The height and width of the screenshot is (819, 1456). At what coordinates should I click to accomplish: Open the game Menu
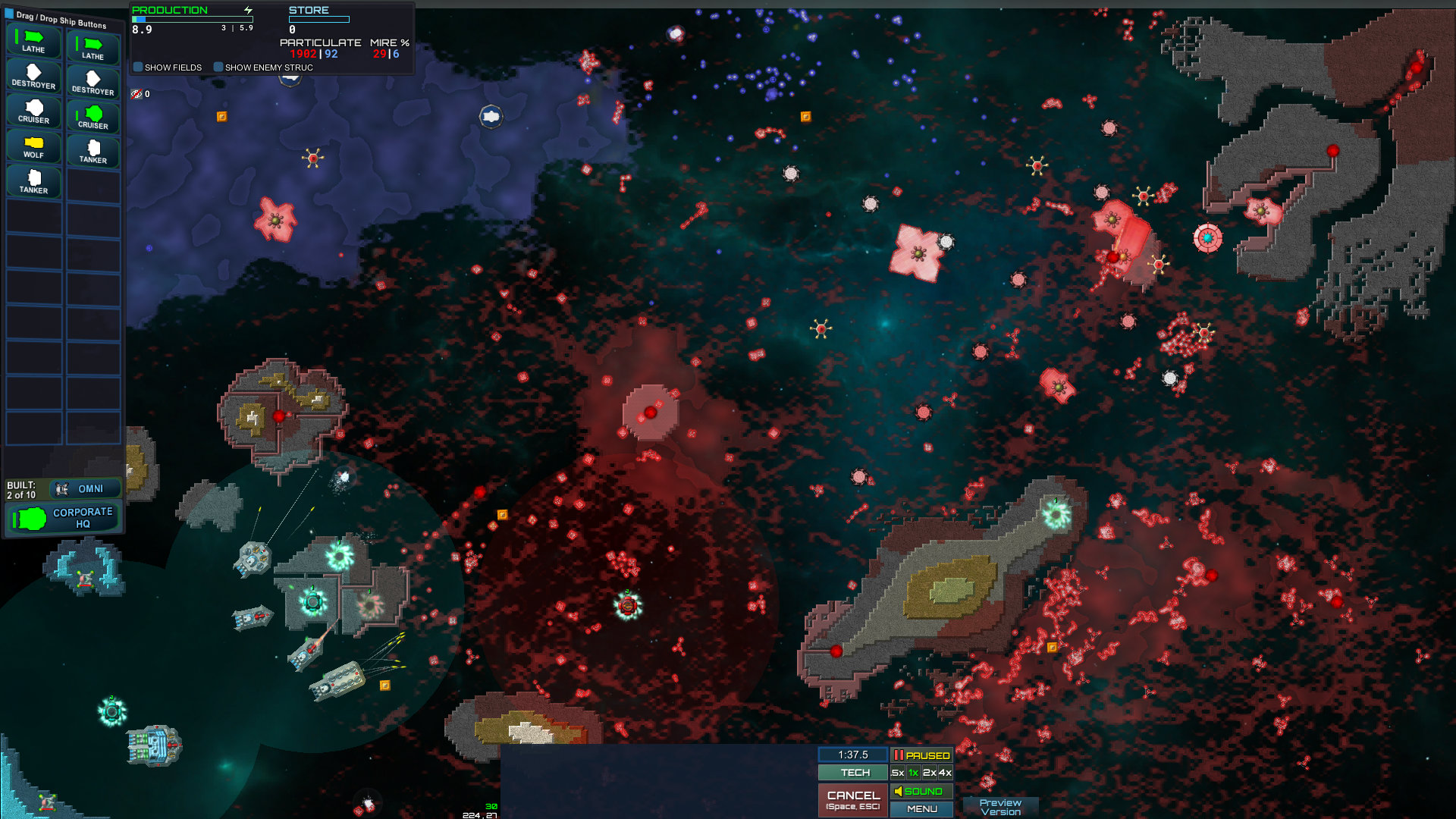click(921, 809)
